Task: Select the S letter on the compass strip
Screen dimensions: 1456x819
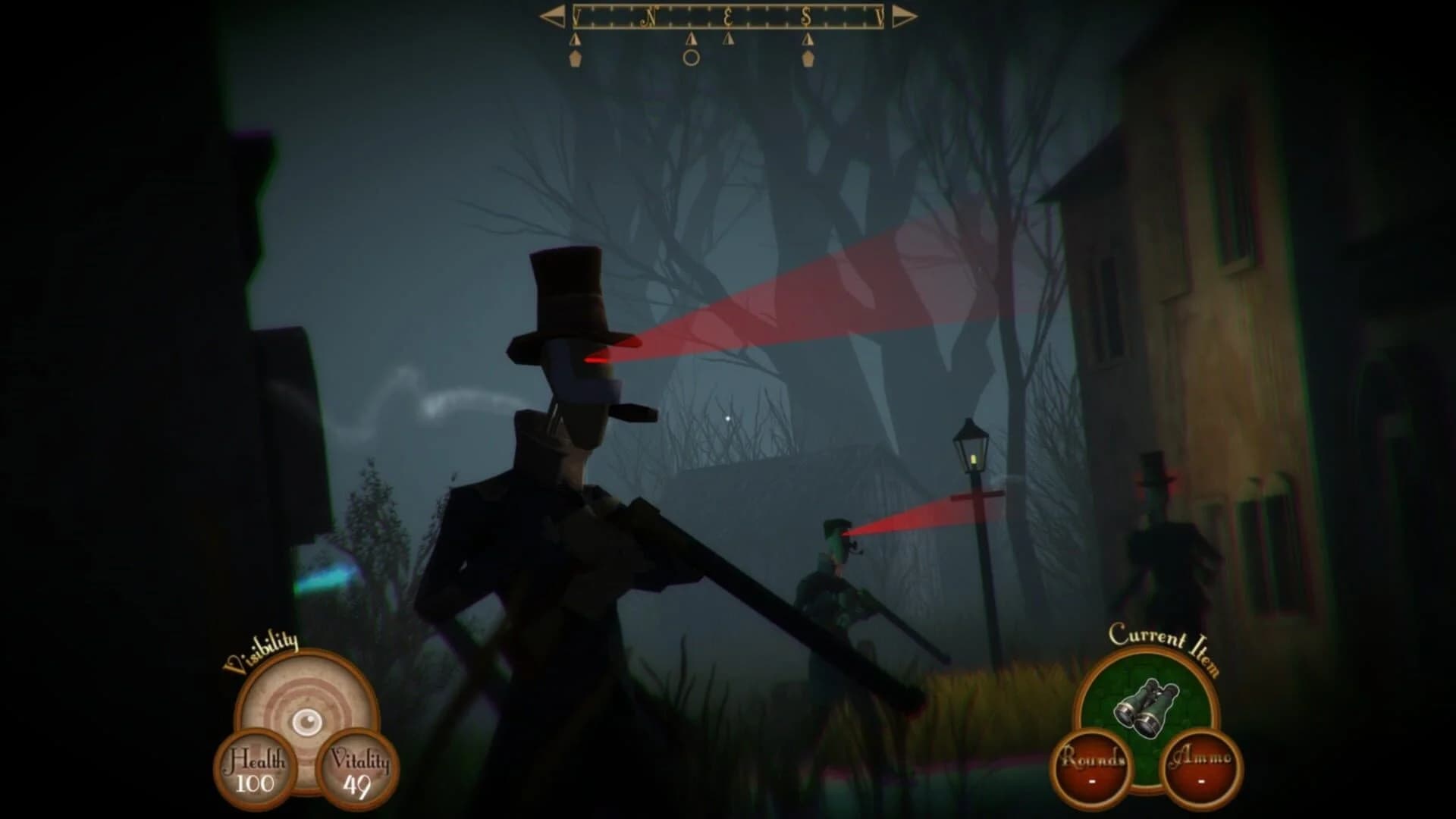Action: (x=808, y=15)
